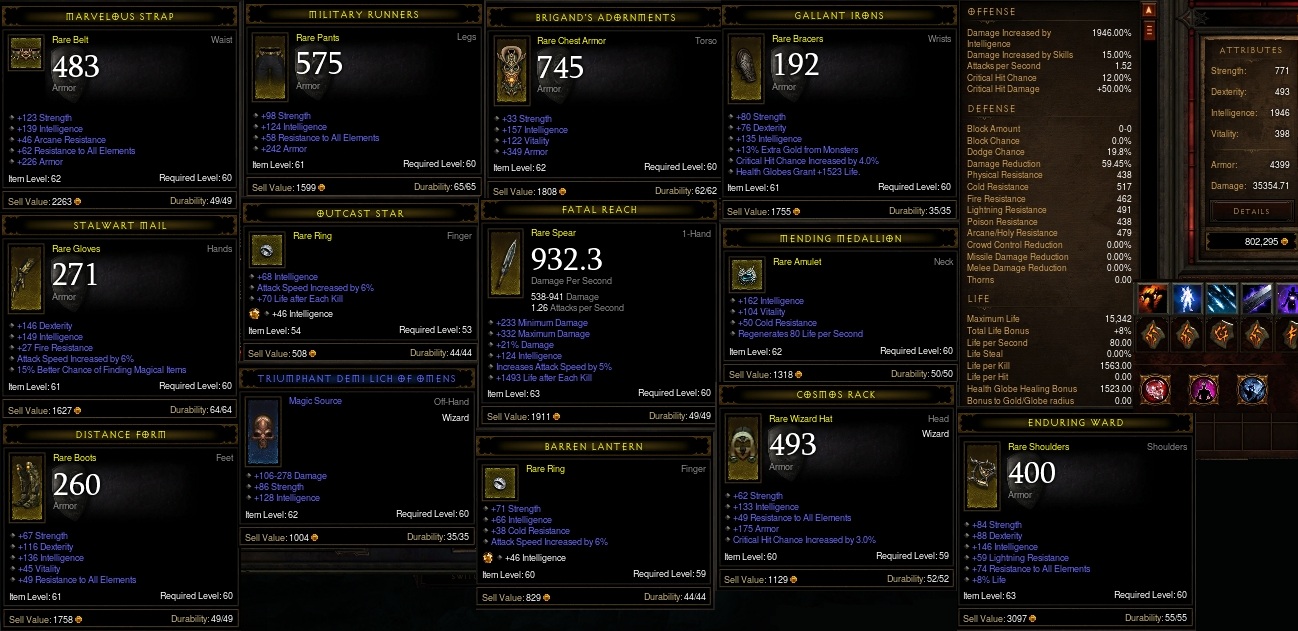Click the Marvelous Strap belt icon

[26, 56]
